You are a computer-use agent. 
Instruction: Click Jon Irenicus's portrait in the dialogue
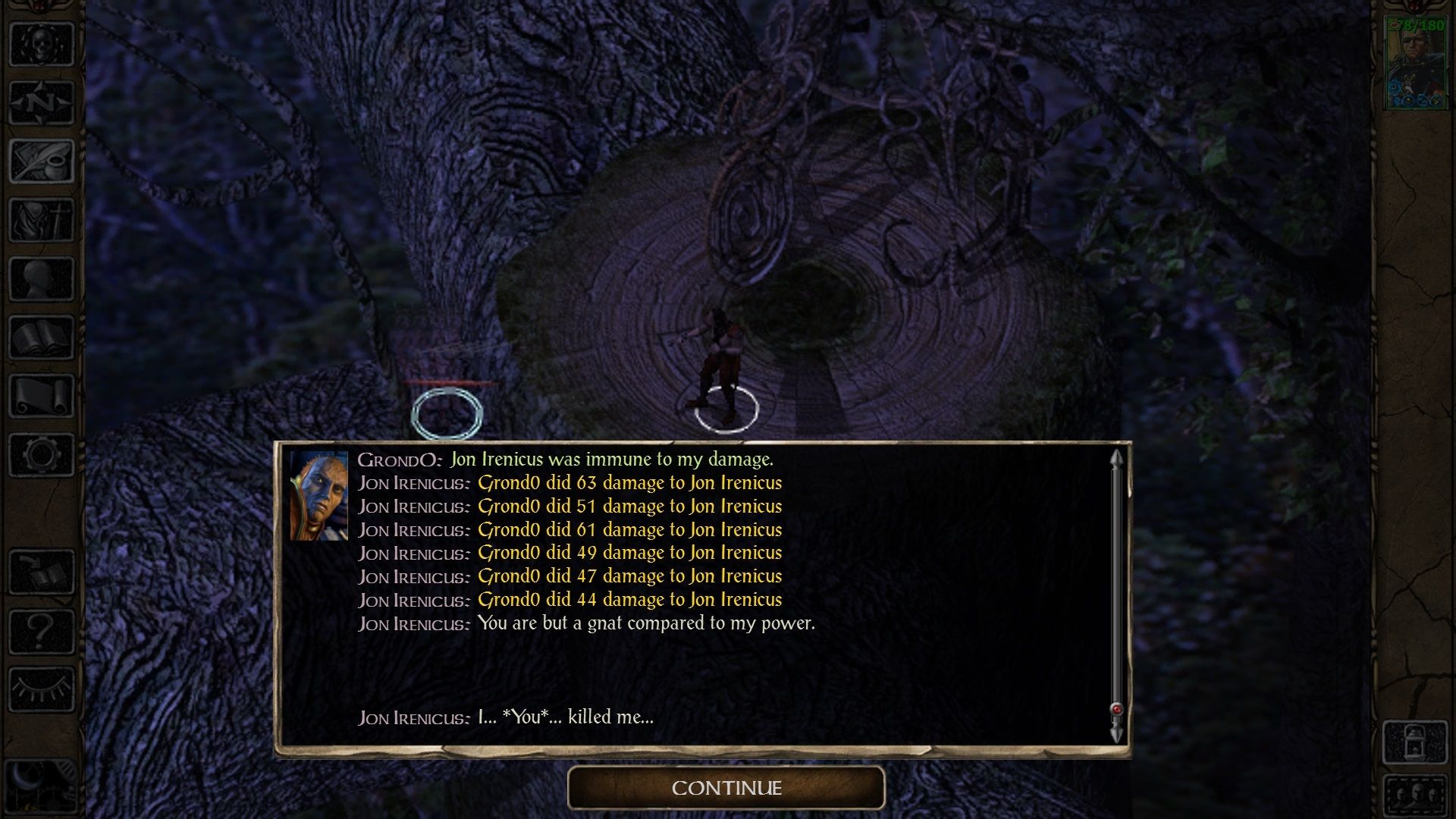pyautogui.click(x=318, y=496)
